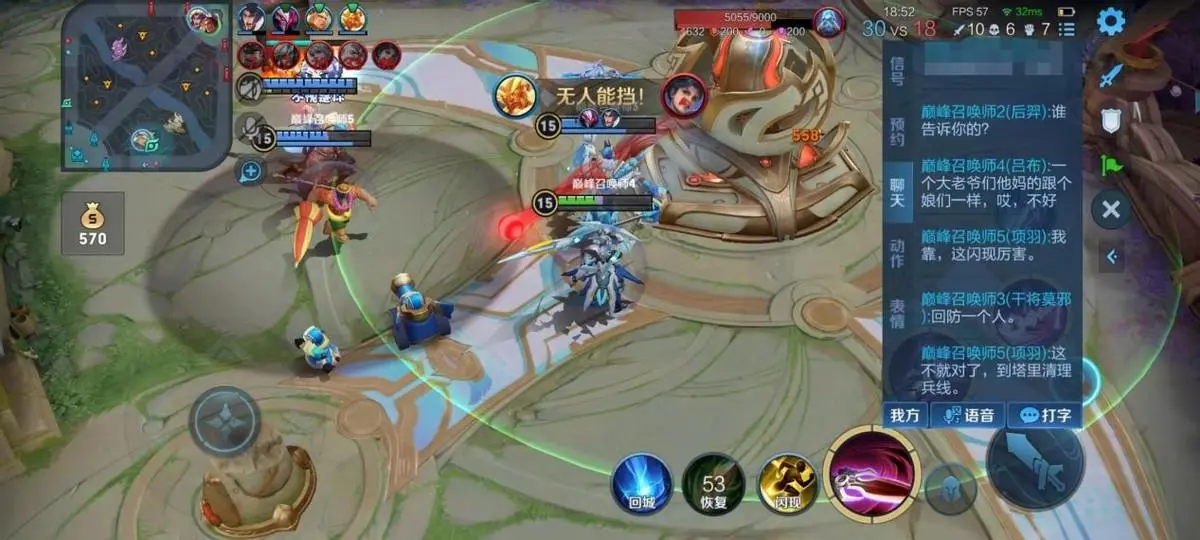Switch to the 预约 tab

pos(897,132)
